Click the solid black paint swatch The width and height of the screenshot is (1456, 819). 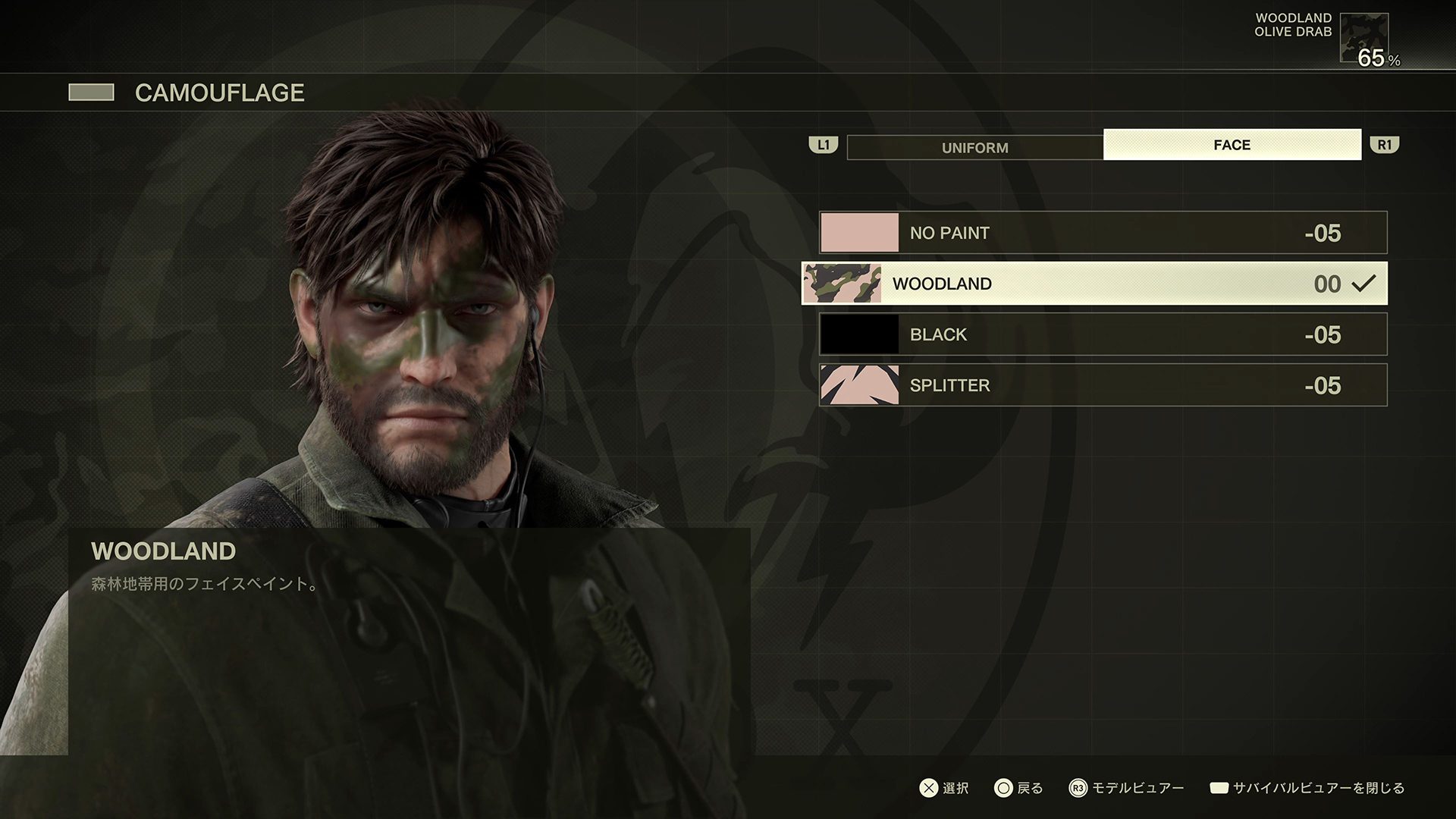[x=859, y=334]
